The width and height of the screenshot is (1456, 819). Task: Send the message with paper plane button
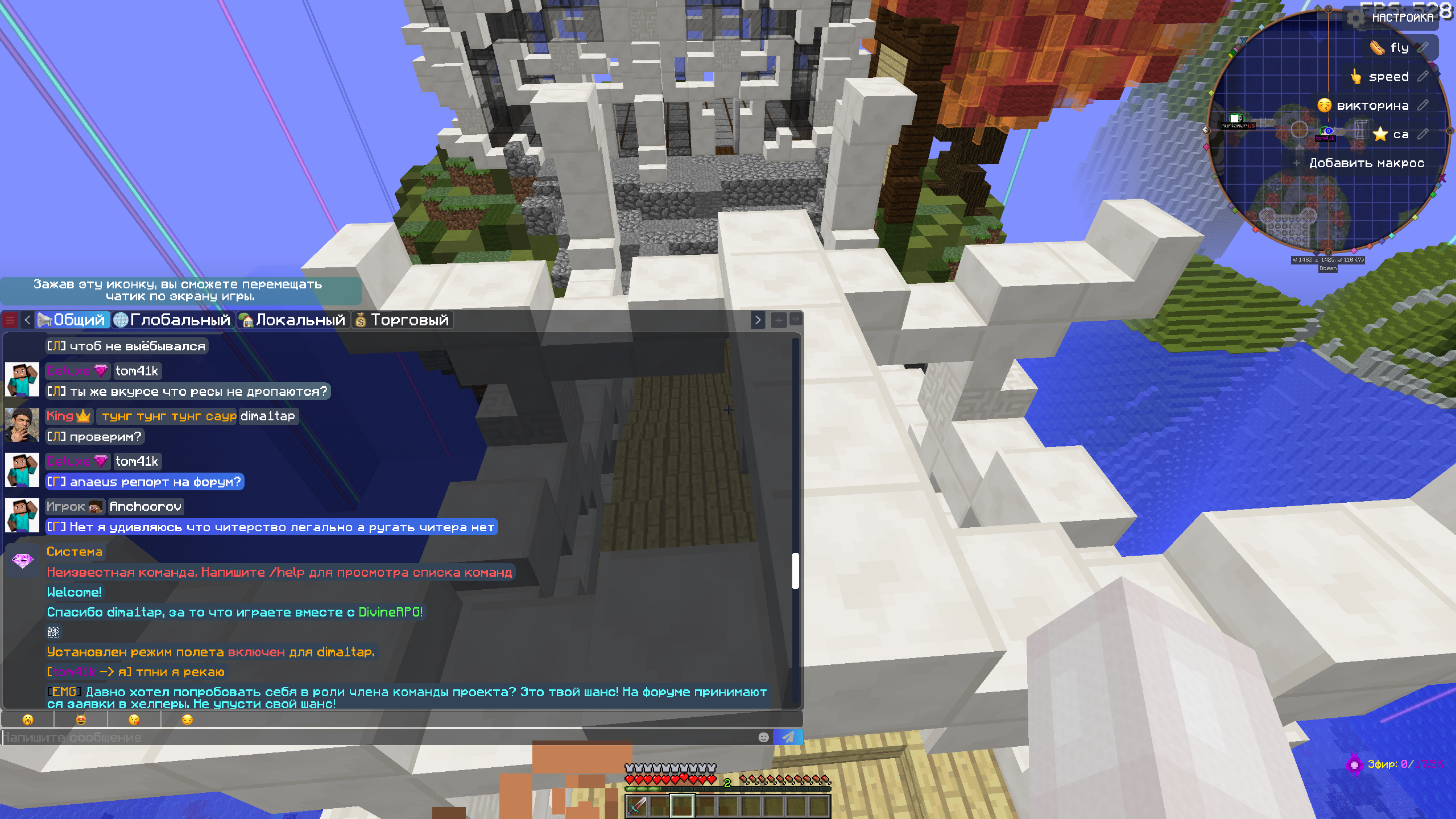[x=788, y=738]
